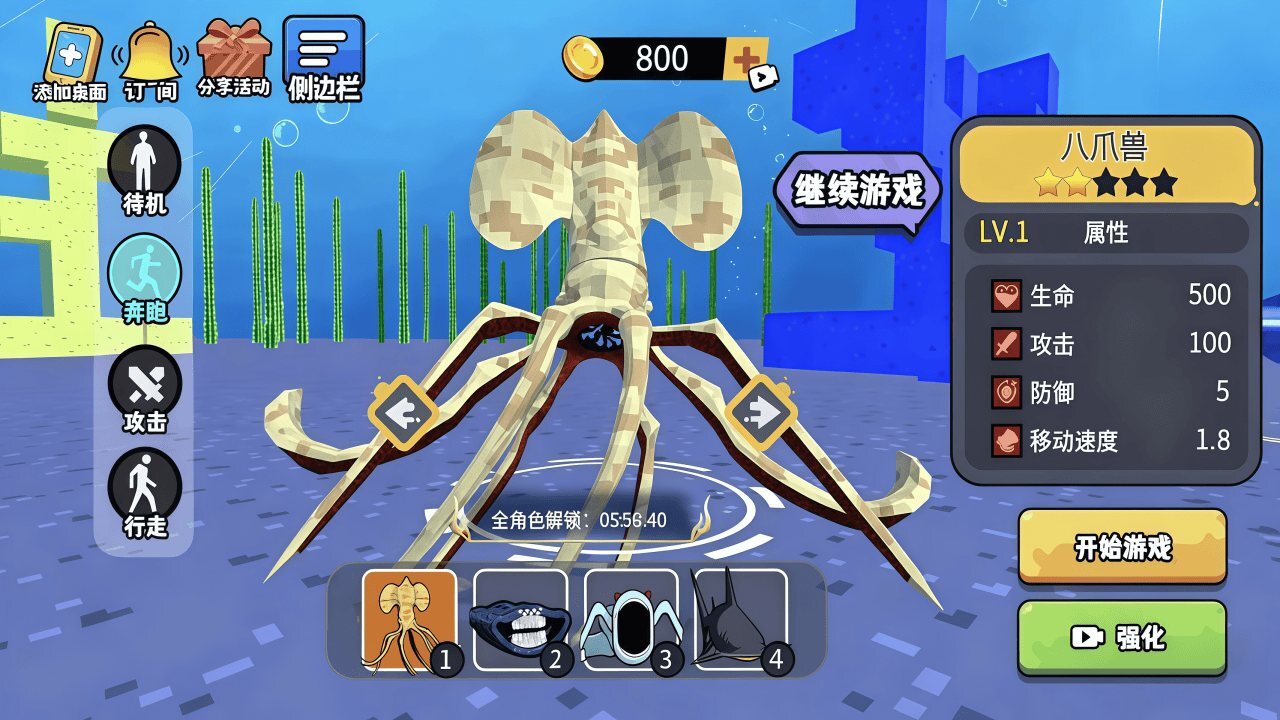Start the game with 开始游戏
The width and height of the screenshot is (1280, 720).
pyautogui.click(x=1122, y=546)
